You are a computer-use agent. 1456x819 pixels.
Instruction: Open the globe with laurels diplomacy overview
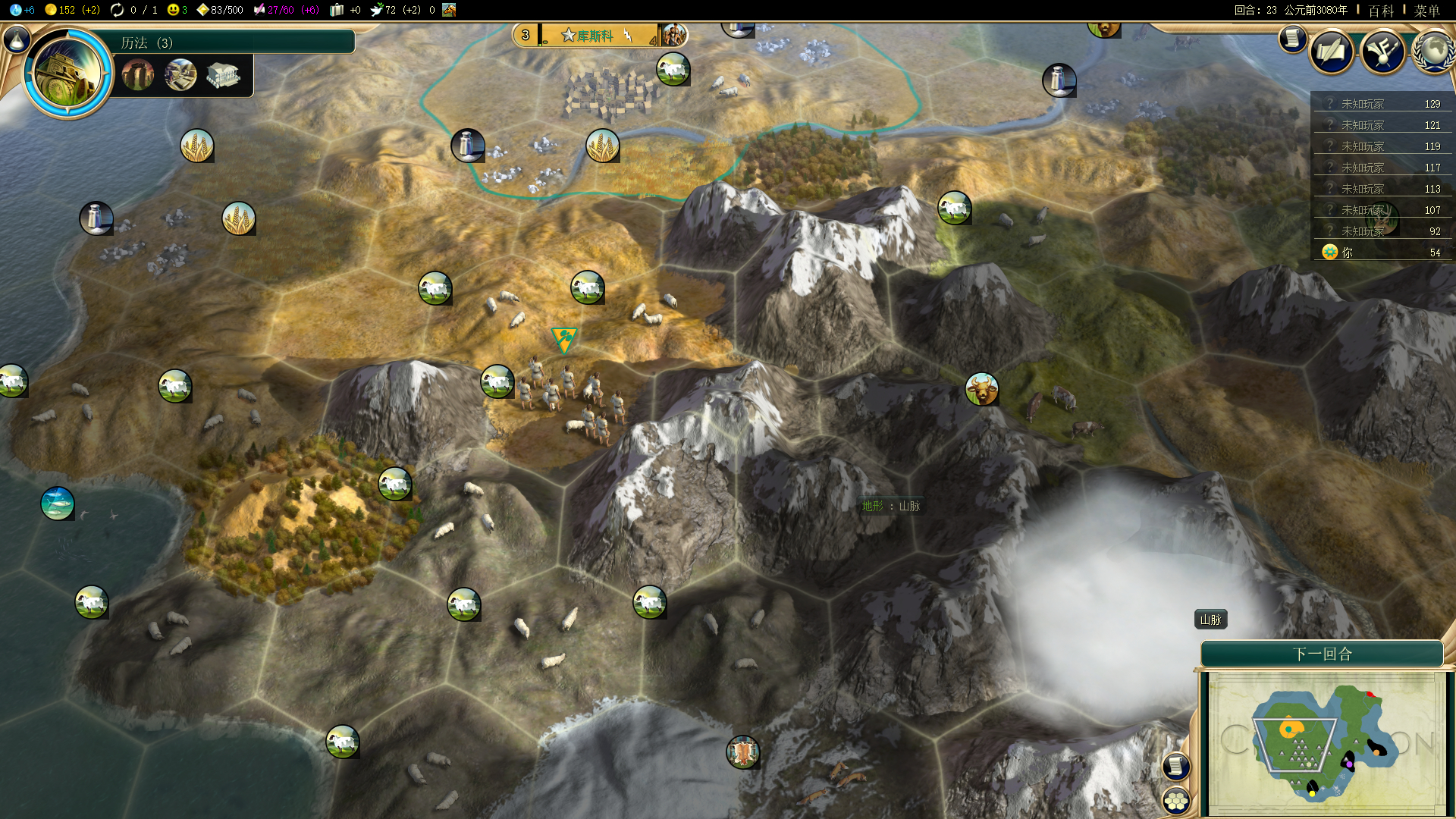1432,52
